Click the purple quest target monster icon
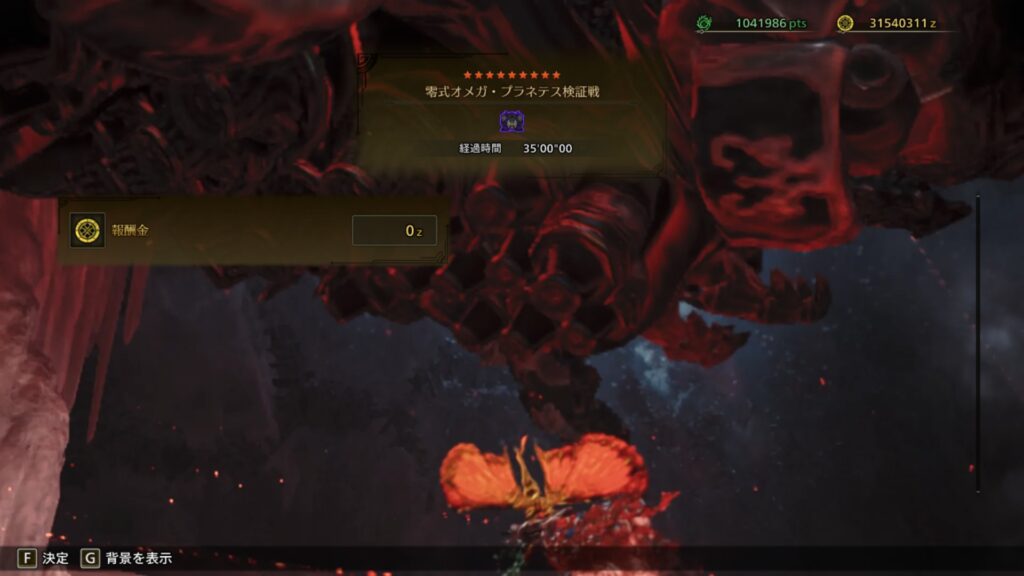Viewport: 1024px width, 576px height. pos(512,123)
